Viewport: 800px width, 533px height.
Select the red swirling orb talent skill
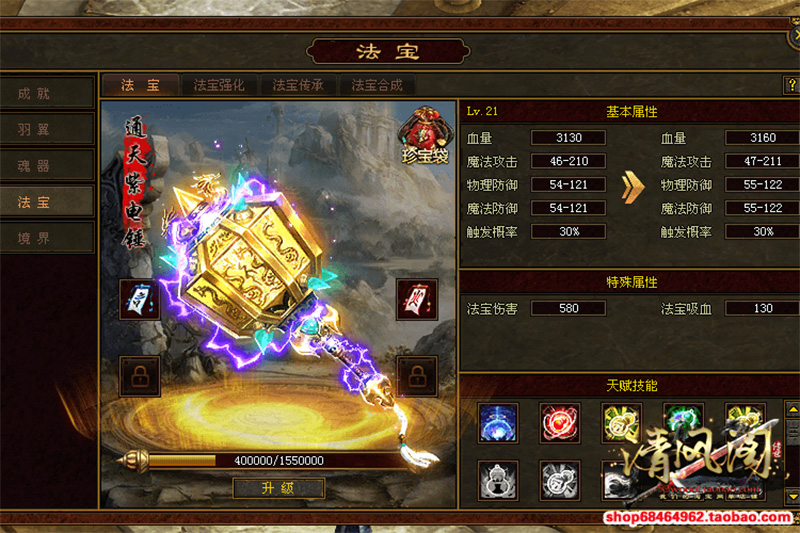click(x=560, y=422)
